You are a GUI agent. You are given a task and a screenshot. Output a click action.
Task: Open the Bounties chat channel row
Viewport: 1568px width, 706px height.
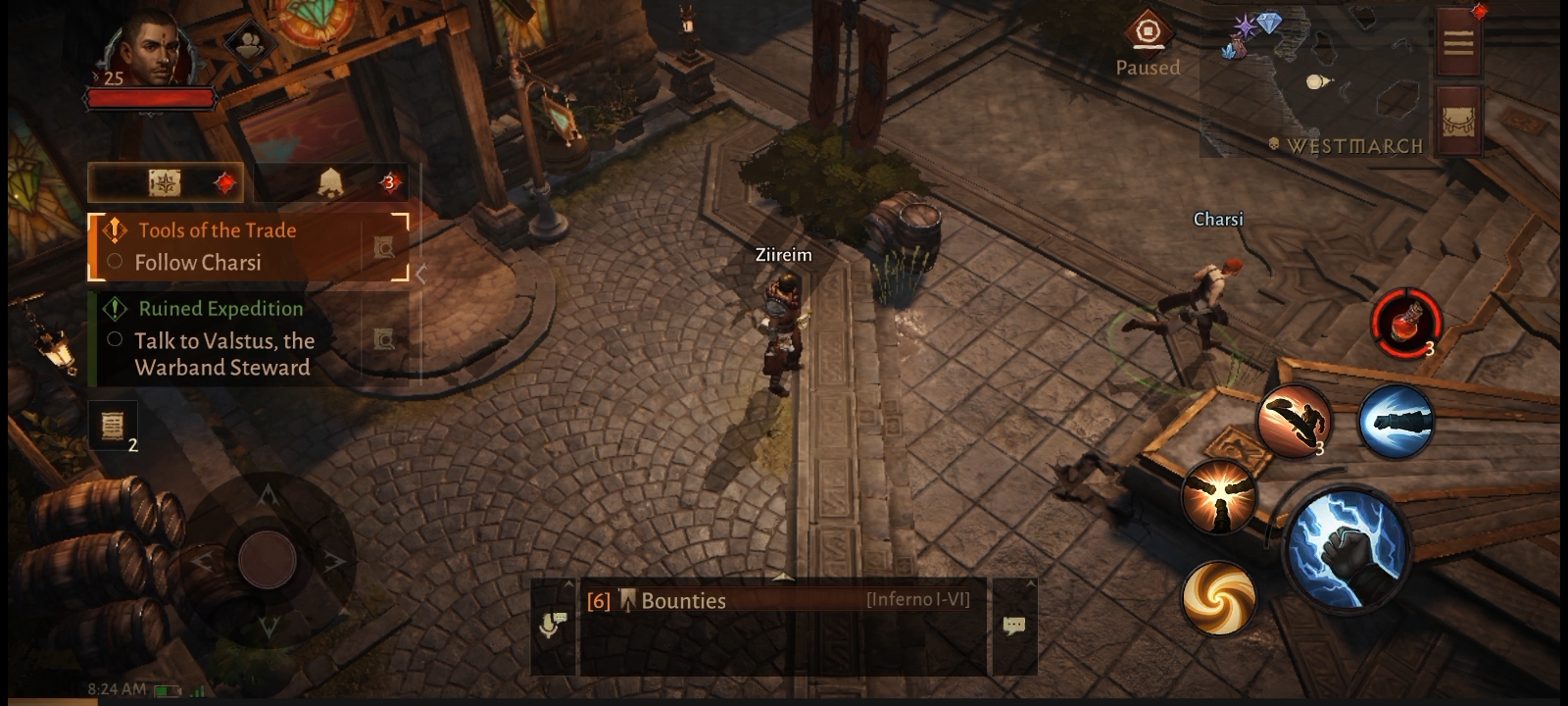coord(781,600)
